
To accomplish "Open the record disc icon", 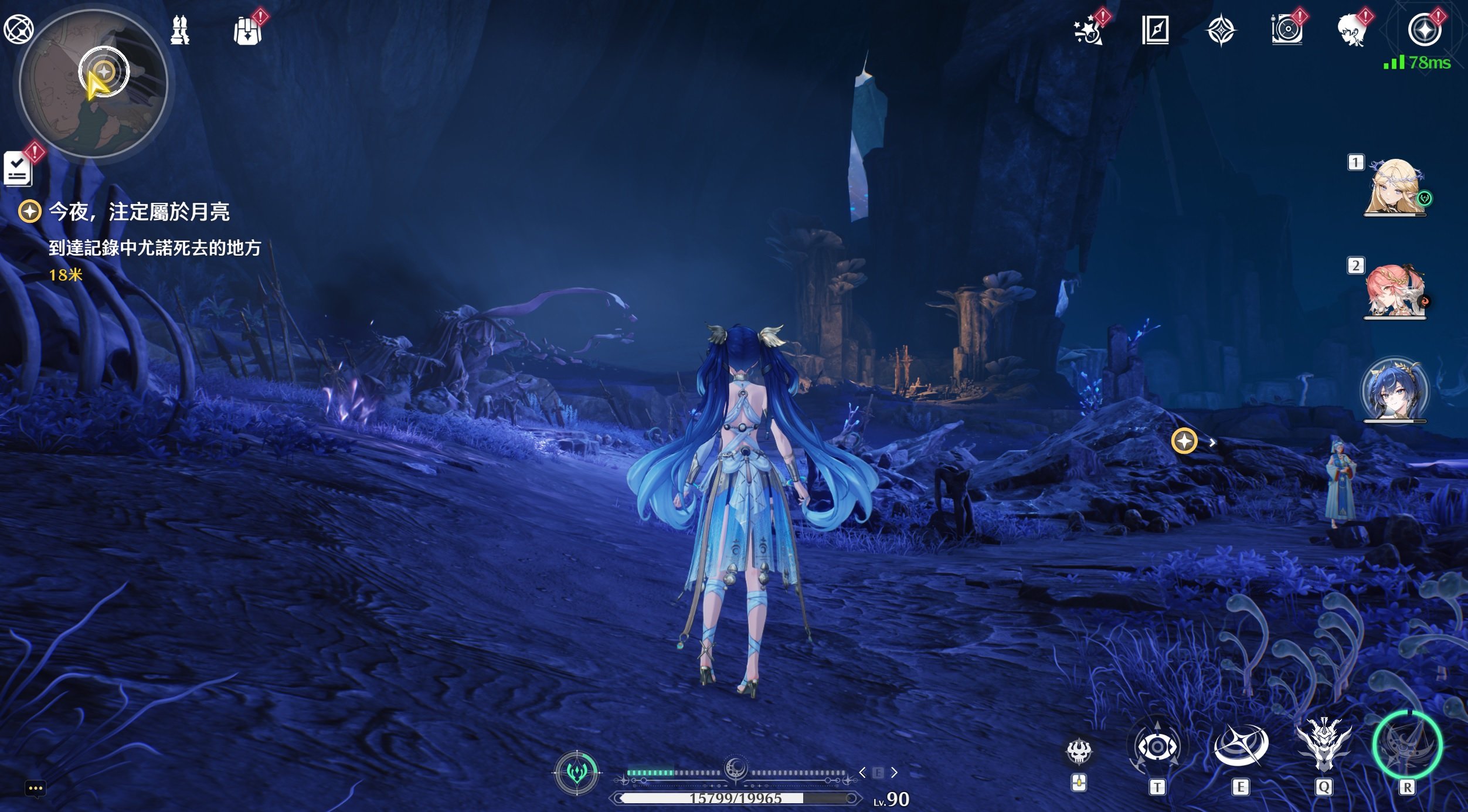I will (x=1287, y=30).
